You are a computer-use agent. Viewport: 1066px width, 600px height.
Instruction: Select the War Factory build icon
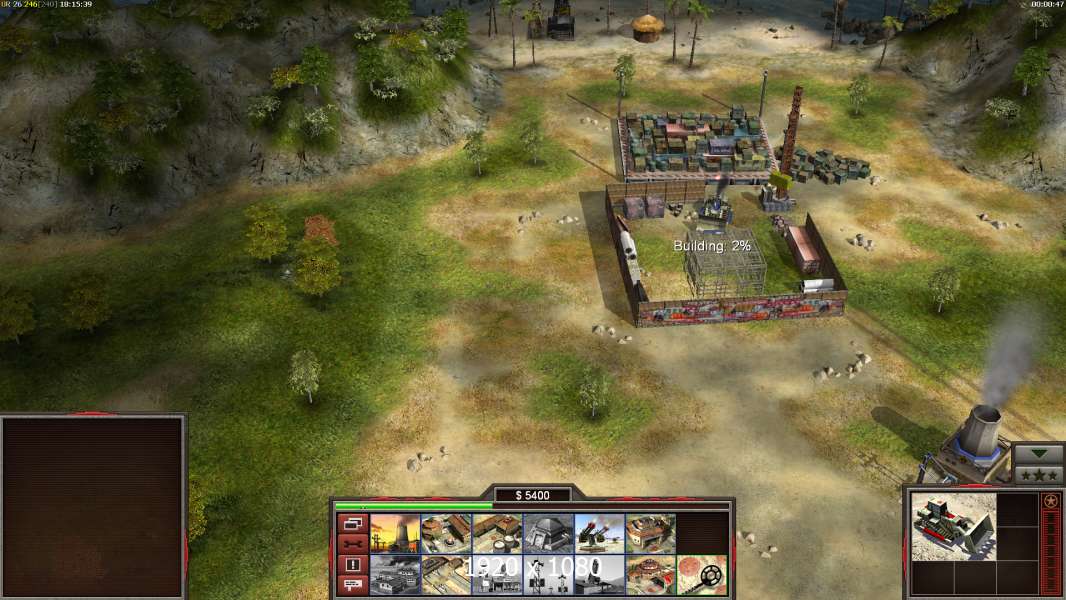[650, 533]
